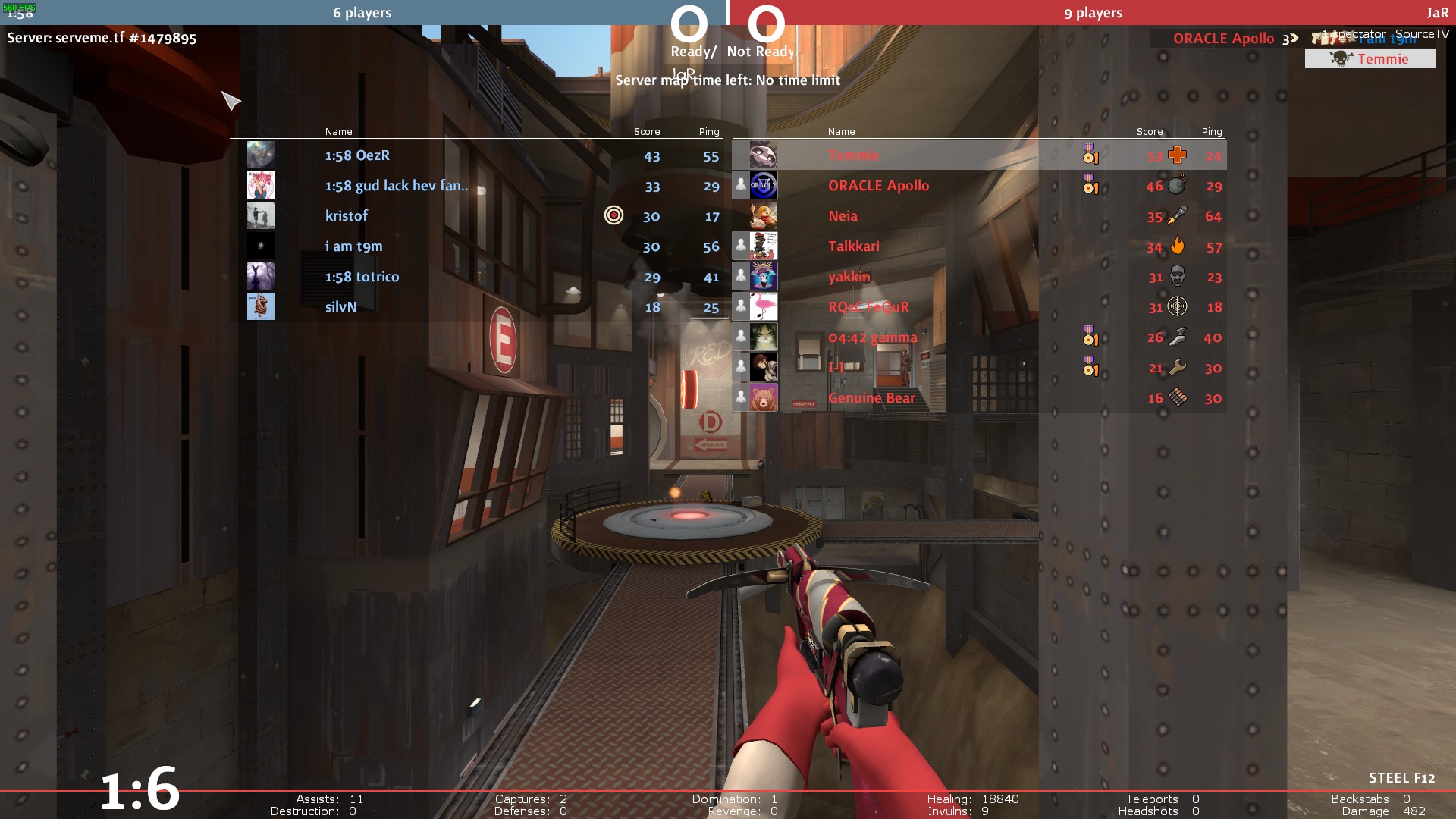Select gamma in the RED team list

pos(872,337)
